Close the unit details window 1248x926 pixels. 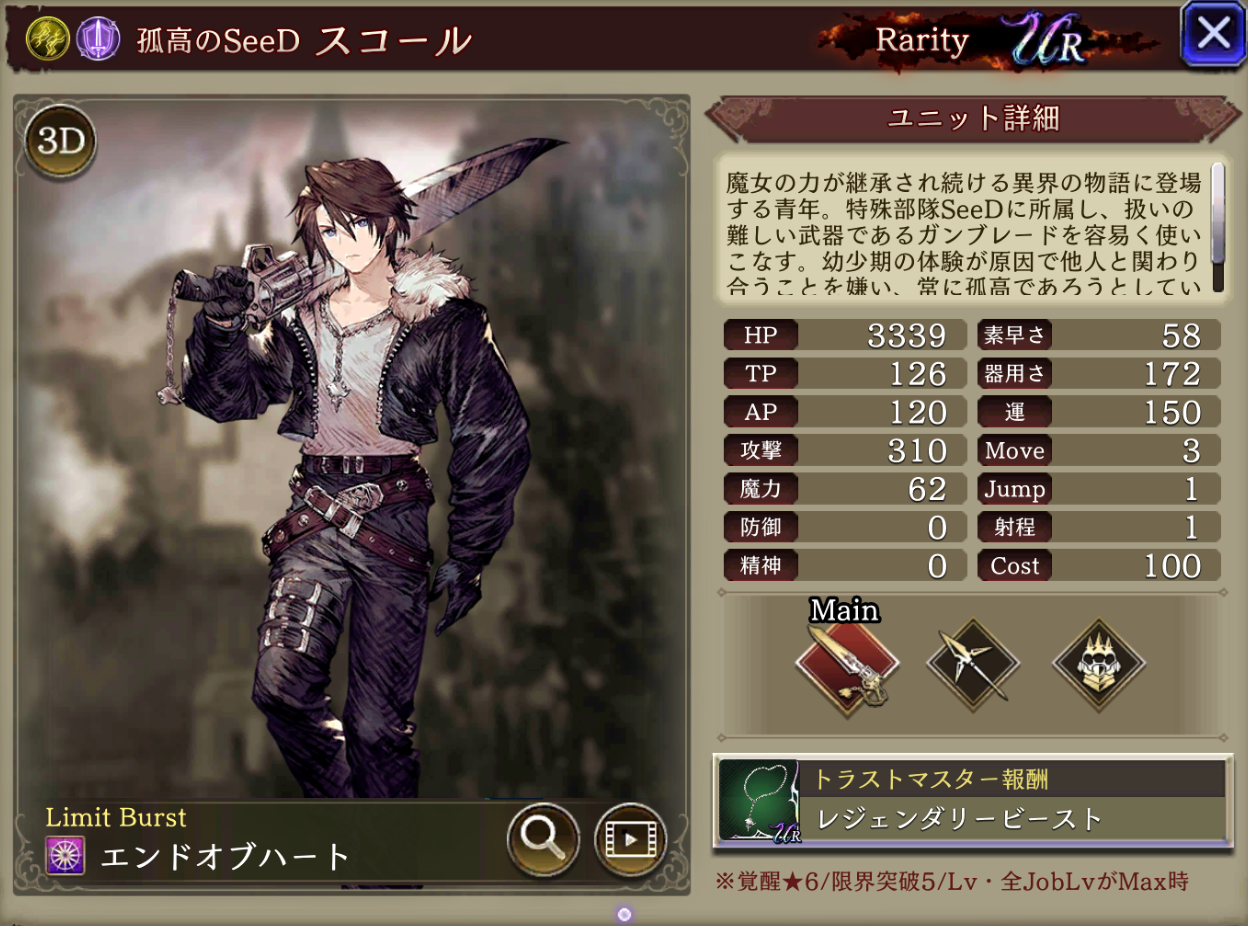pyautogui.click(x=1213, y=34)
